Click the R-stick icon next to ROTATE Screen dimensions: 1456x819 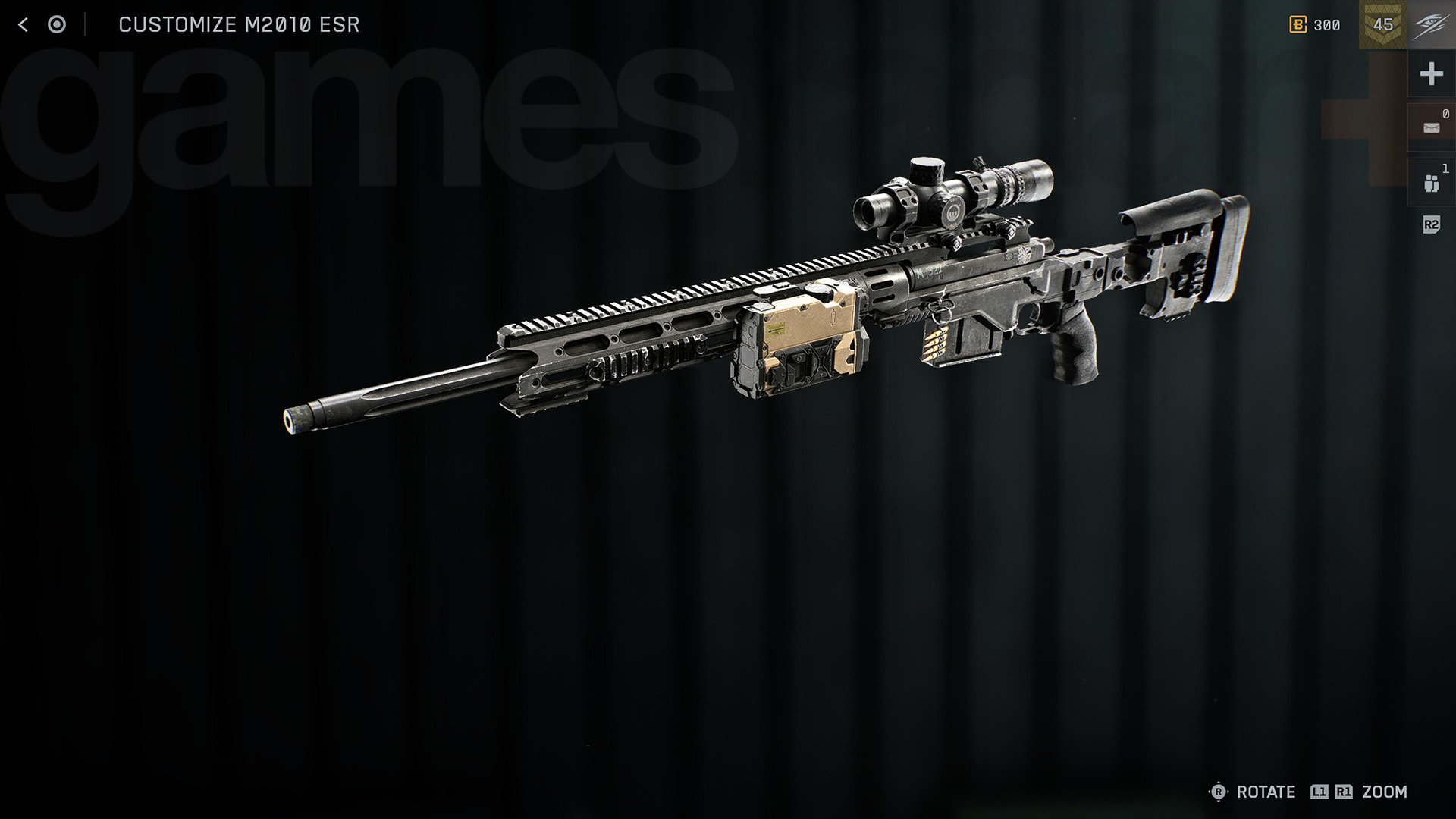(x=1219, y=792)
